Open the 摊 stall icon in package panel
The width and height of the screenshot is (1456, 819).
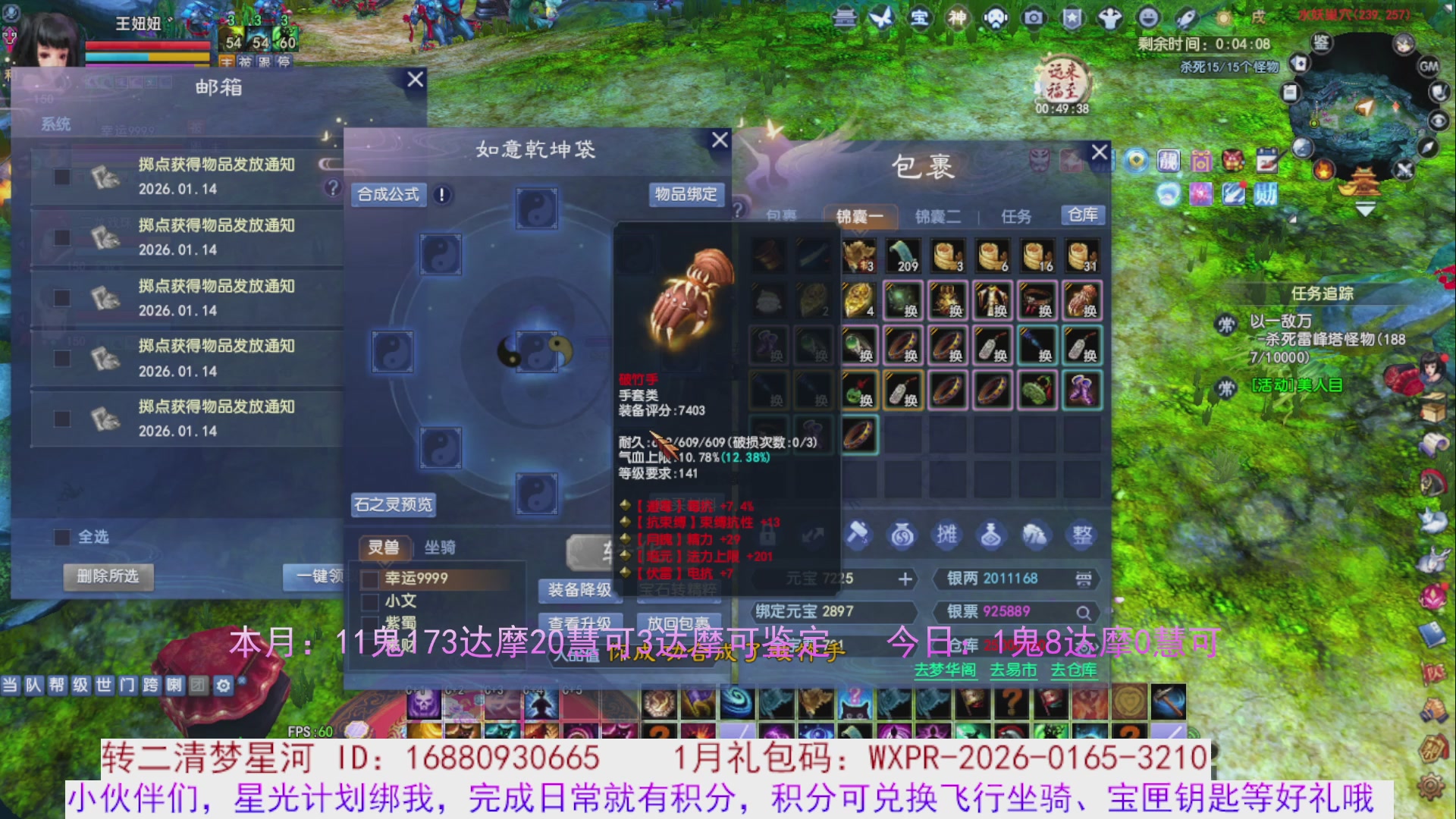click(946, 534)
